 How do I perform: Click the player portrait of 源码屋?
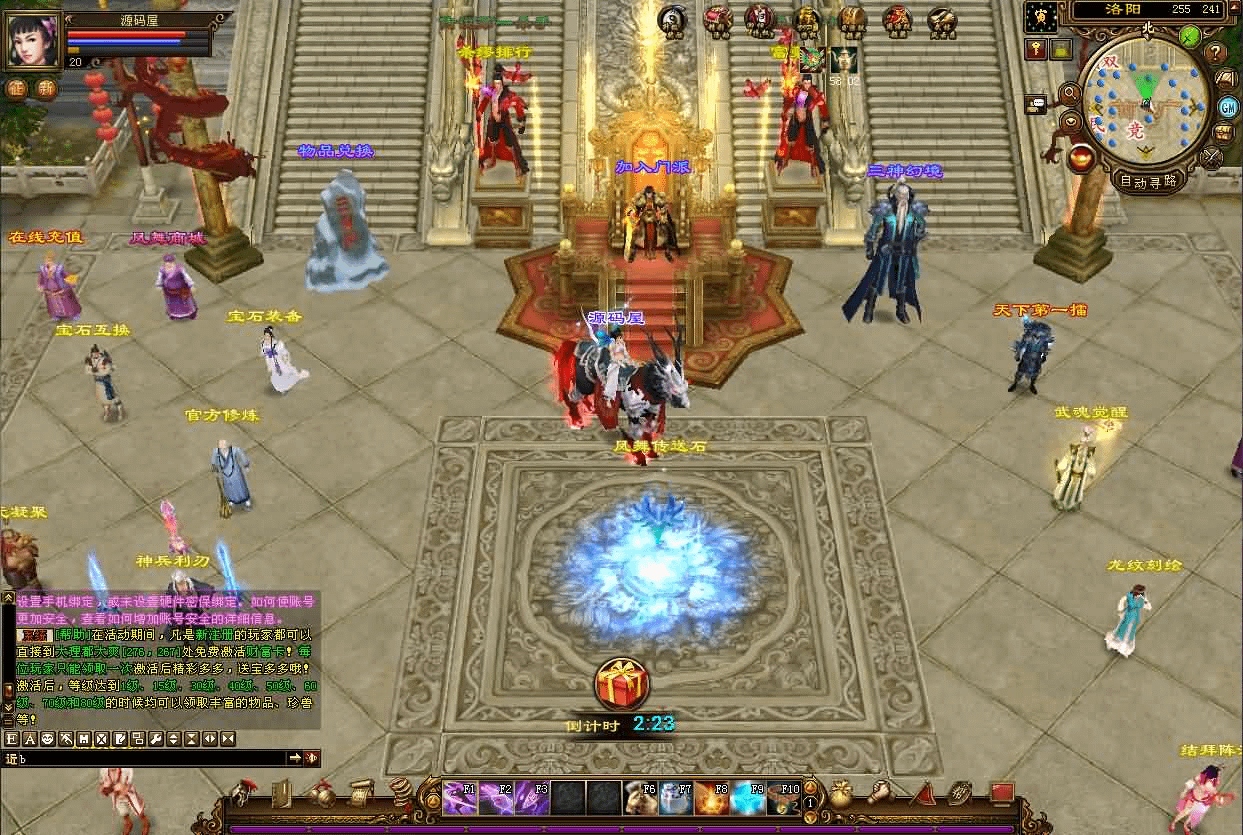(33, 40)
